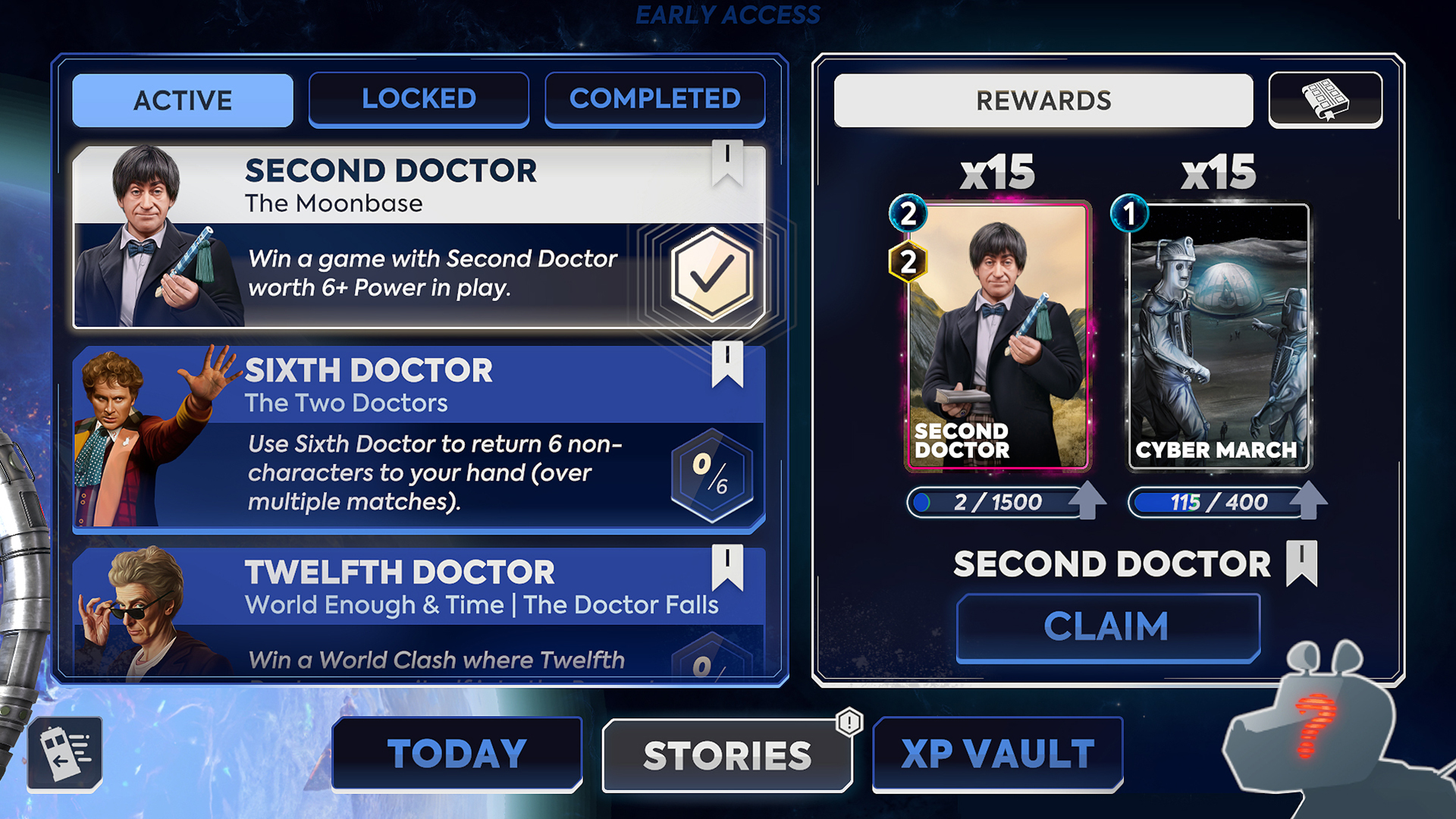Image resolution: width=1456 pixels, height=819 pixels.
Task: Click the upgrade arrow beside 115/400 bar
Action: point(1307,500)
